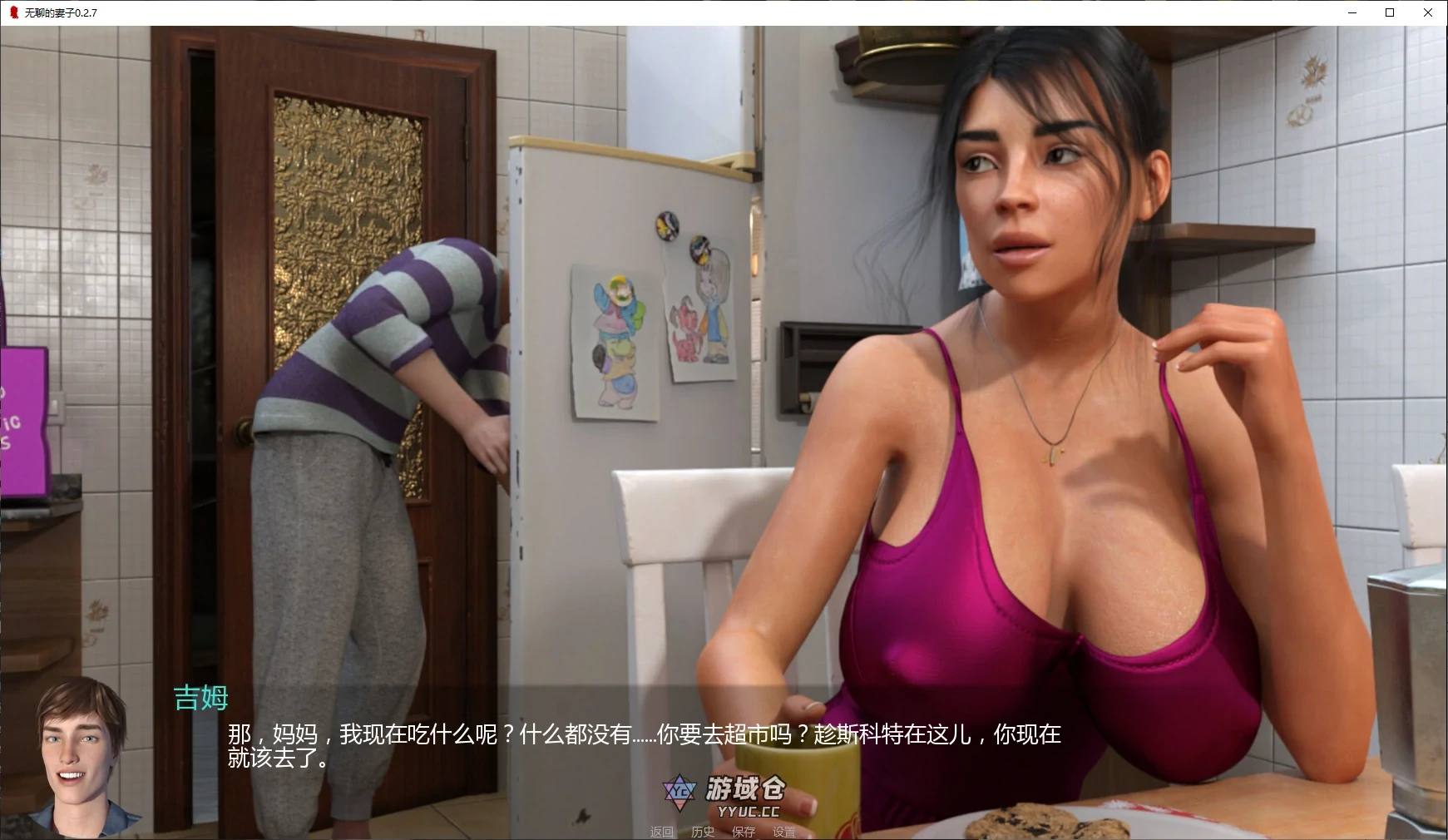The width and height of the screenshot is (1448, 840).
Task: Click the 吉姆 character name label
Action: tap(200, 699)
